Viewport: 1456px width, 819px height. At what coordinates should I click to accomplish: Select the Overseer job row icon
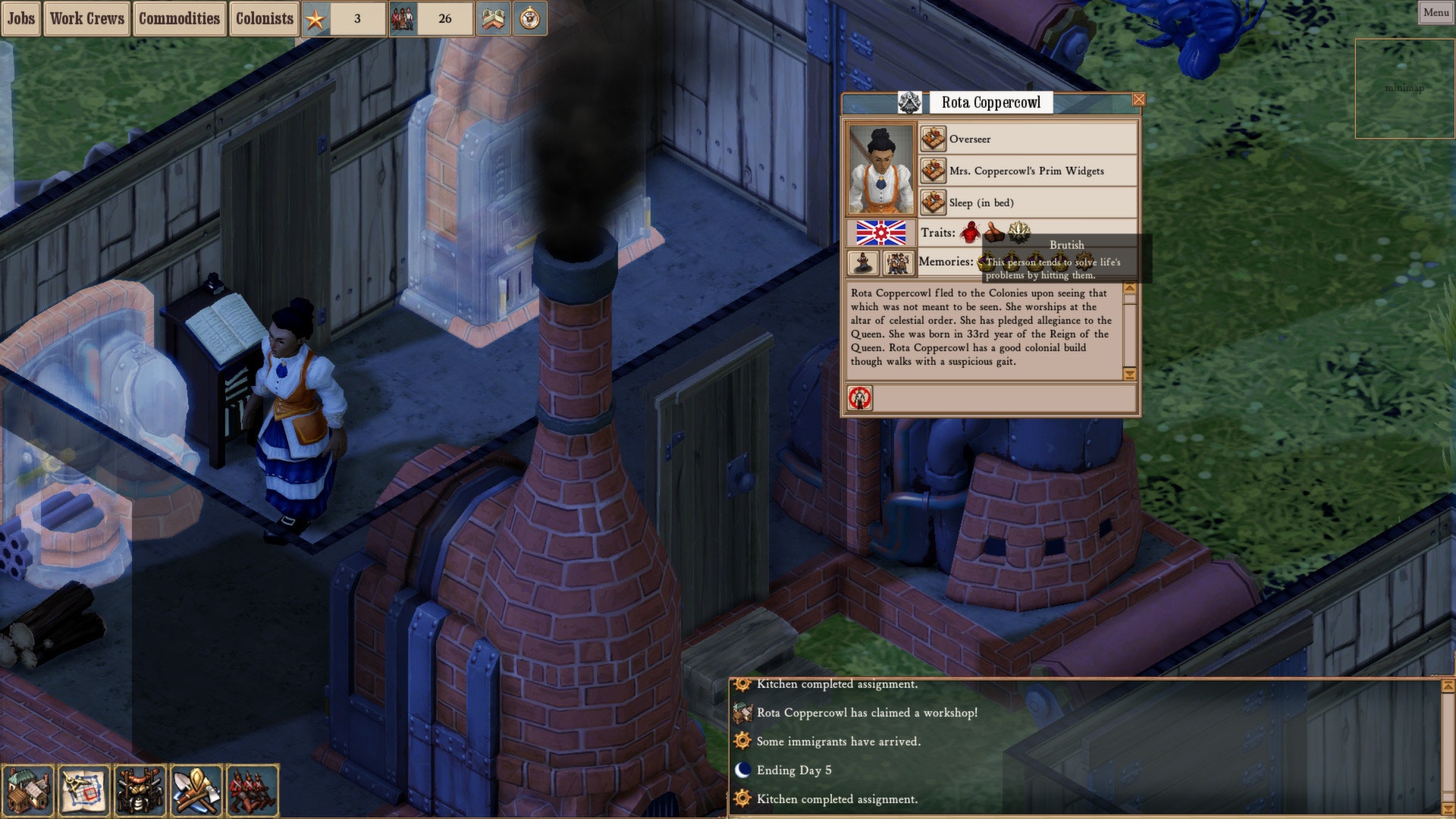pos(933,139)
